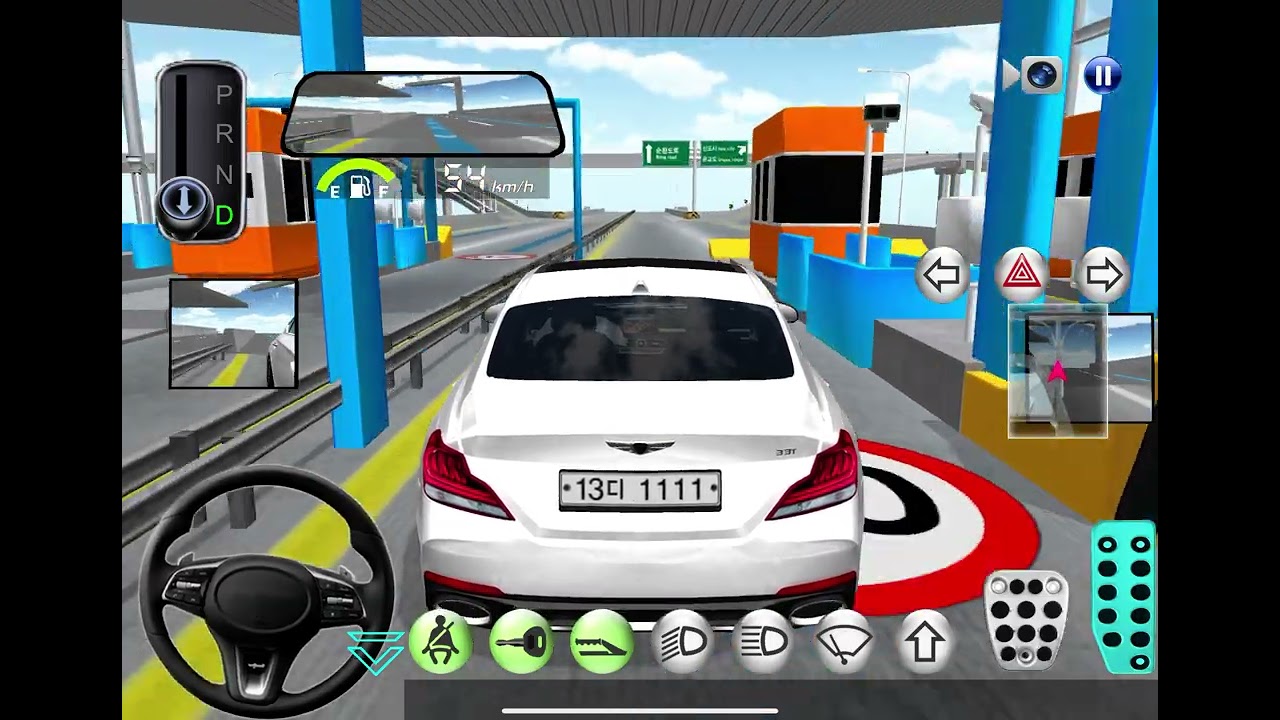Switch on the low beam headlights
The width and height of the screenshot is (1280, 720).
pyautogui.click(x=682, y=642)
